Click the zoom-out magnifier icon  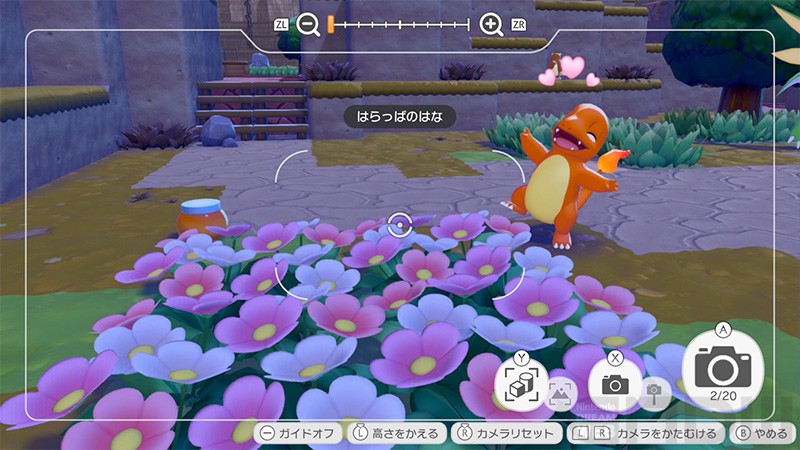coord(308,25)
